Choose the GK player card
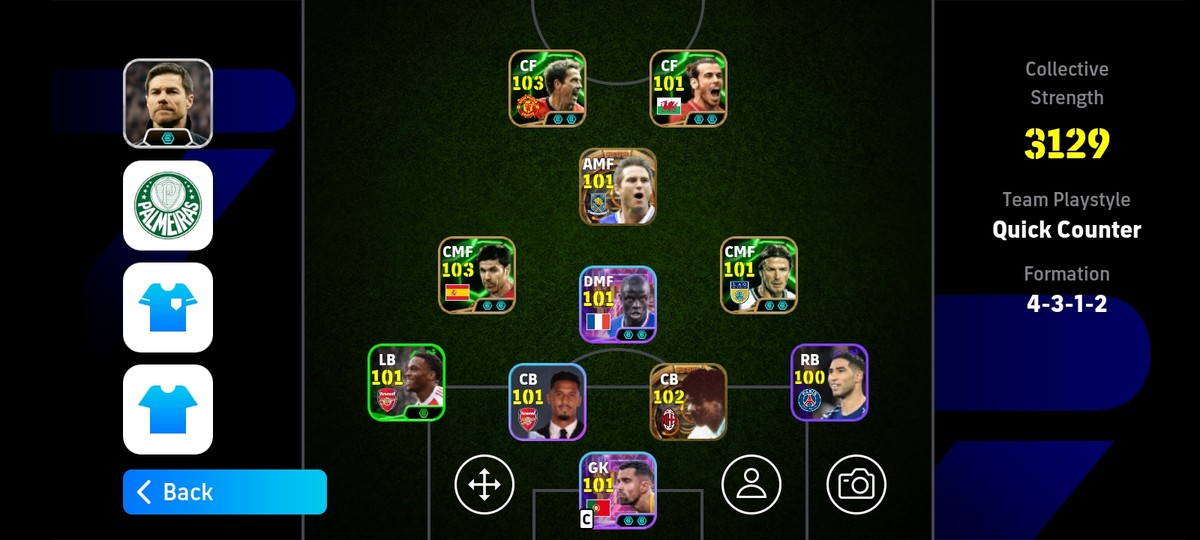This screenshot has width=1200, height=540. [x=618, y=490]
